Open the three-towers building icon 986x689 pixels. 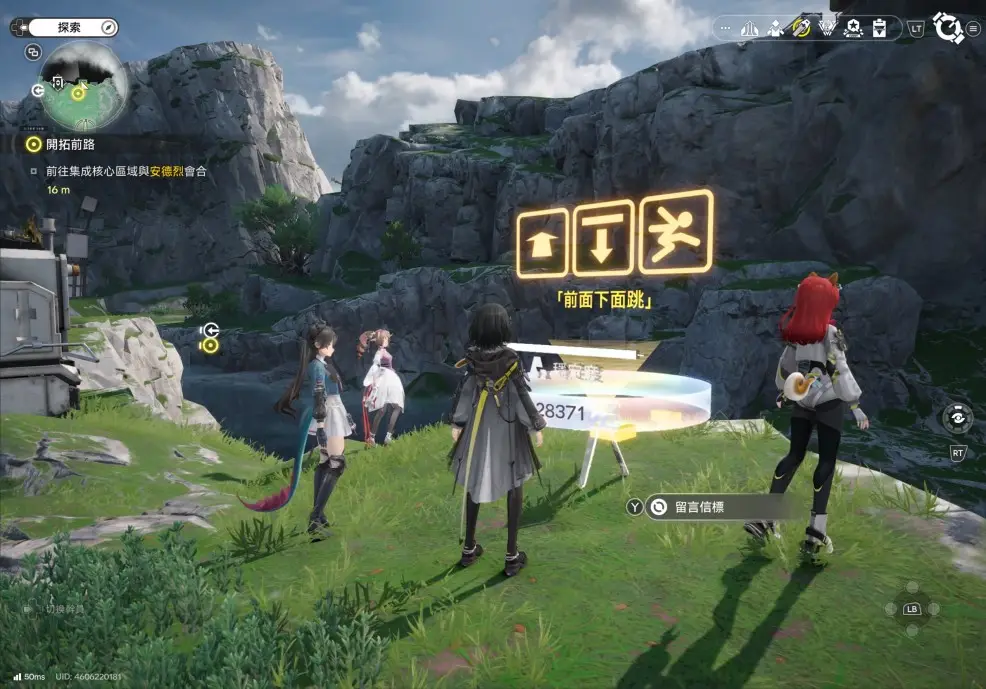[x=749, y=28]
